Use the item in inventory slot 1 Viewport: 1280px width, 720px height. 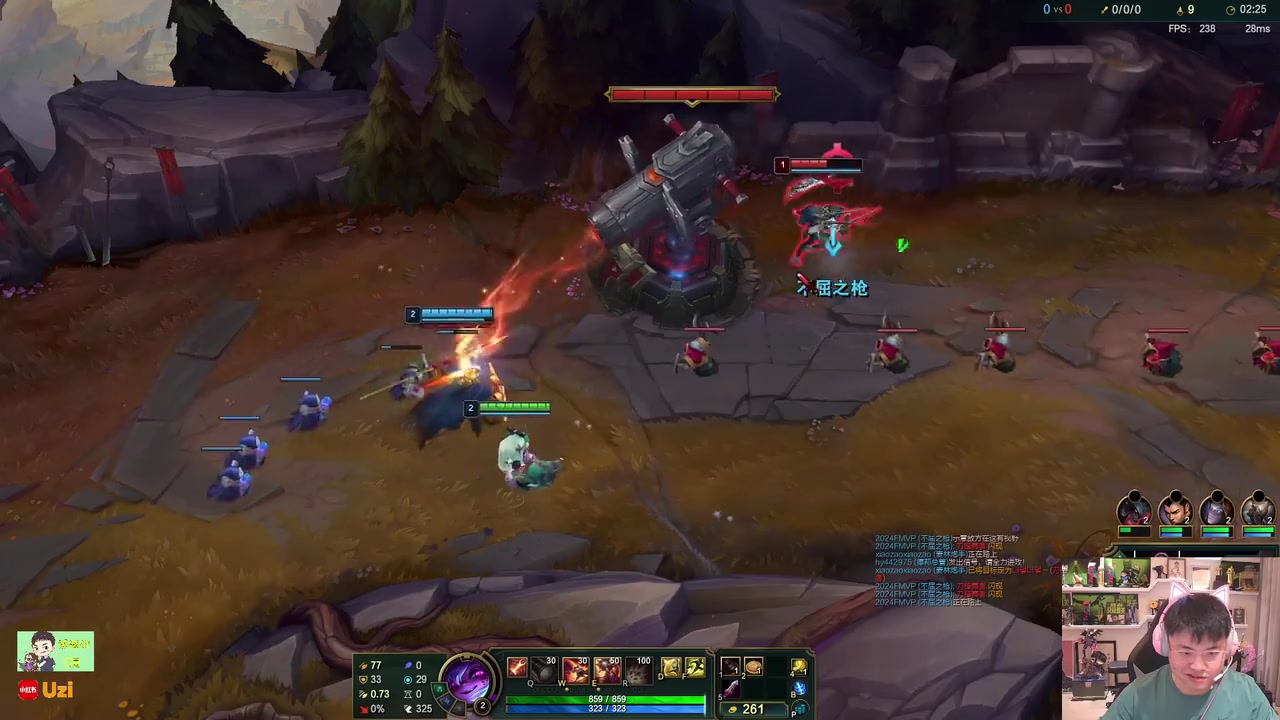731,667
